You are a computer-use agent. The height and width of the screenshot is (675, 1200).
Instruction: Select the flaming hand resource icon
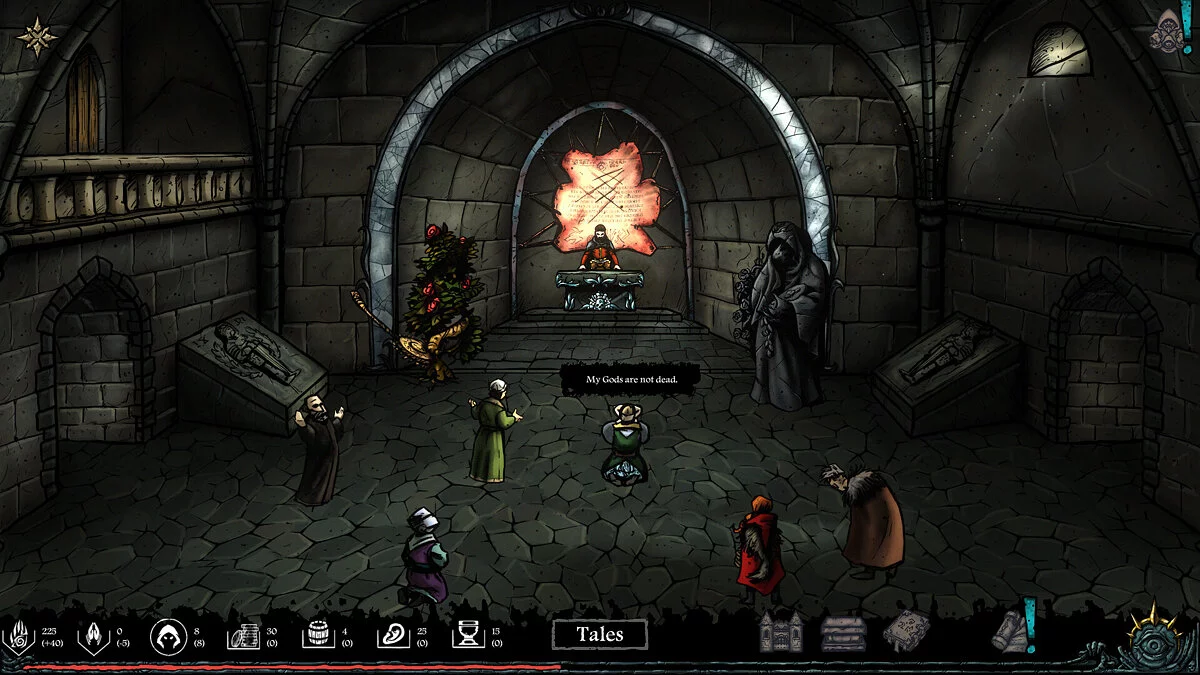pos(22,635)
